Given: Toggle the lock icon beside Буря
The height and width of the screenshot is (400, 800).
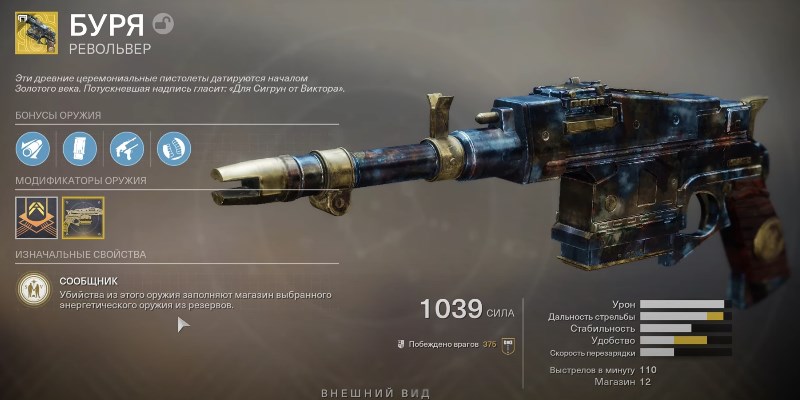Looking at the screenshot, I should click(165, 21).
